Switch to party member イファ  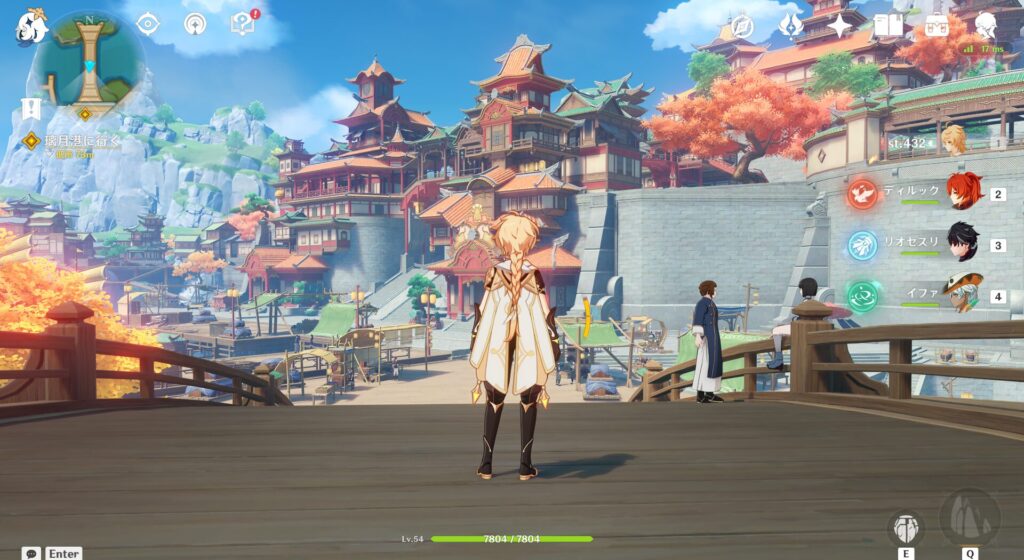(962, 295)
